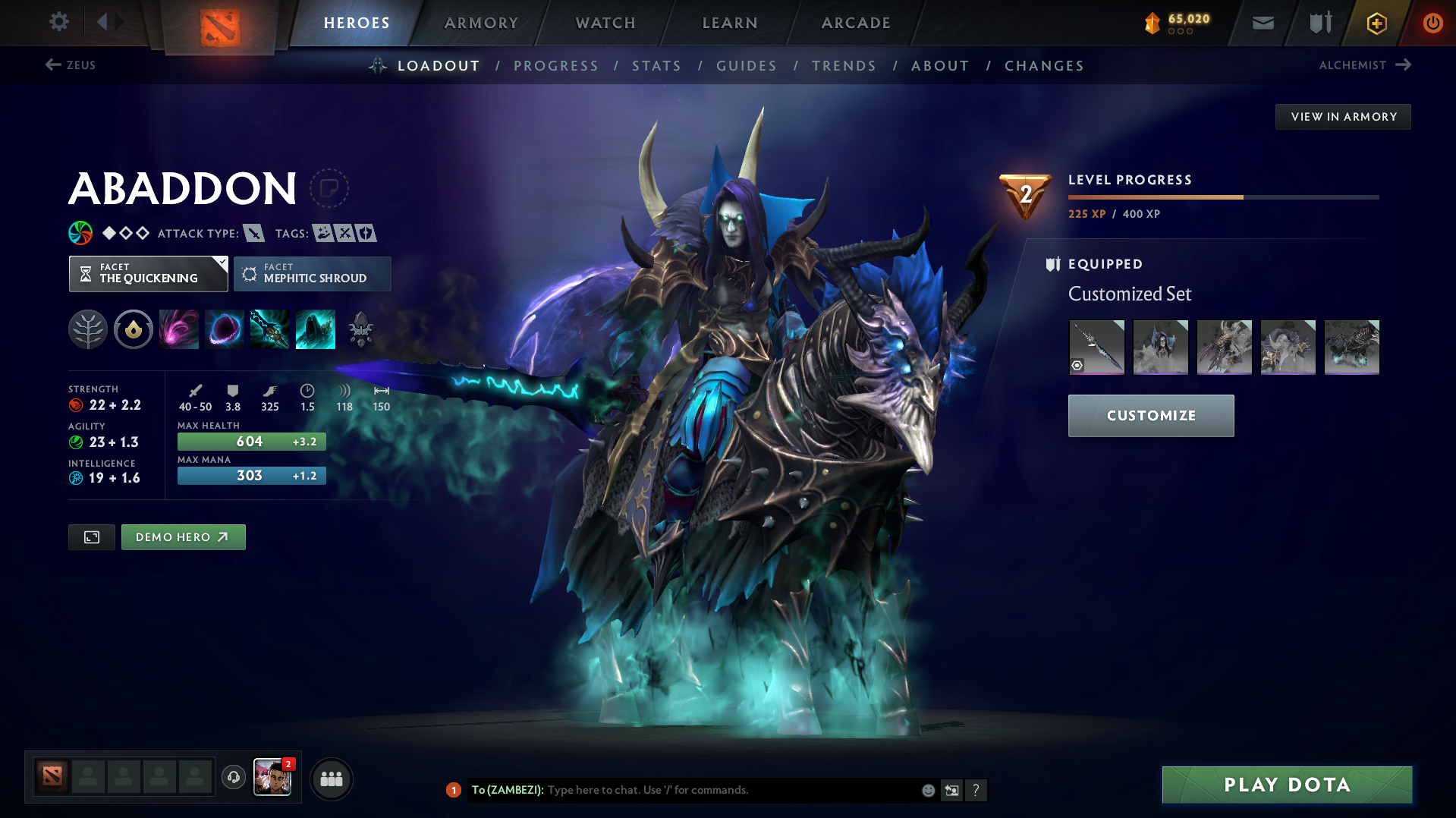
Task: View the Aphotic Shield ability icon
Action: coord(225,329)
